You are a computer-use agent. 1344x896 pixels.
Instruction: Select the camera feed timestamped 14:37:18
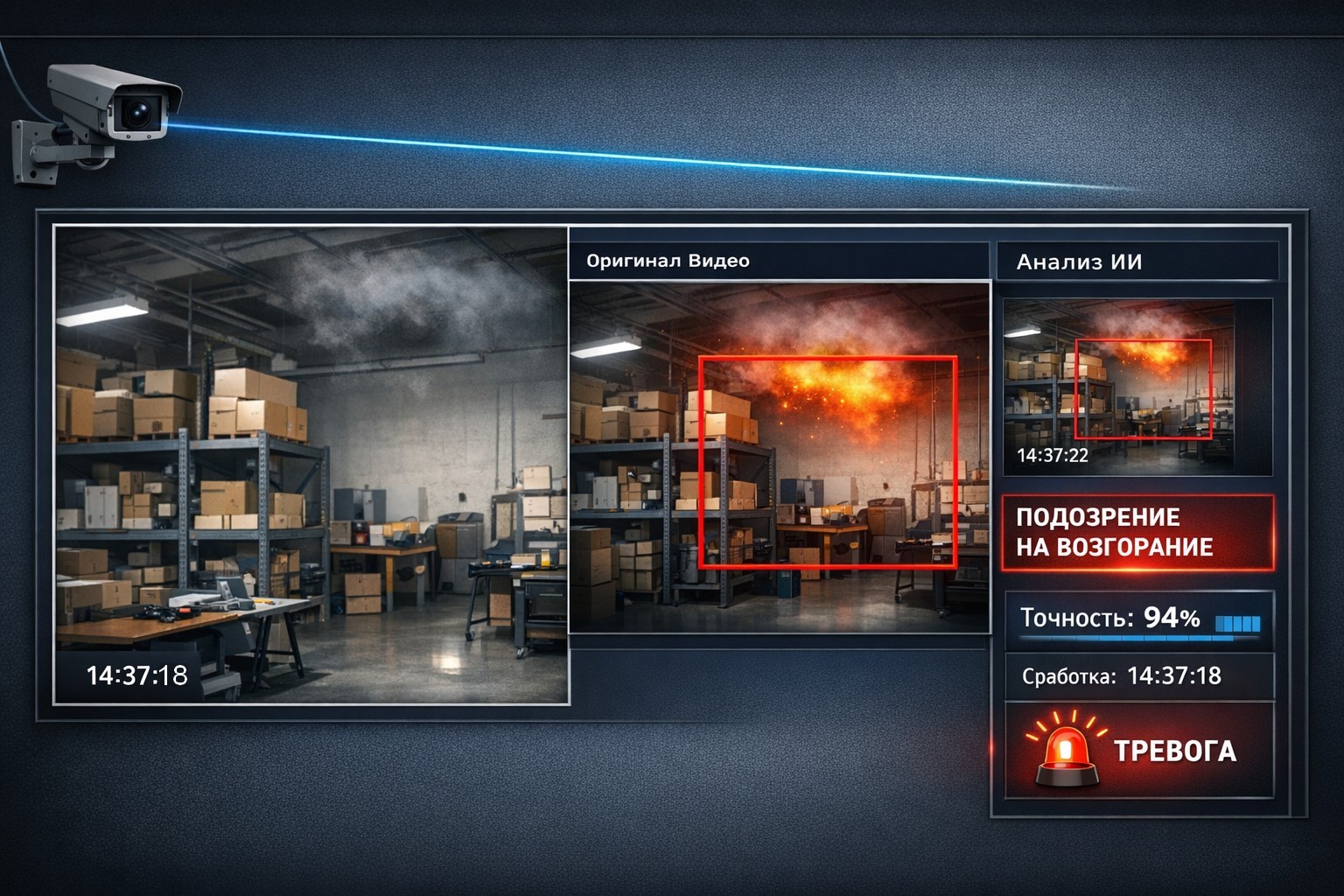pos(311,464)
